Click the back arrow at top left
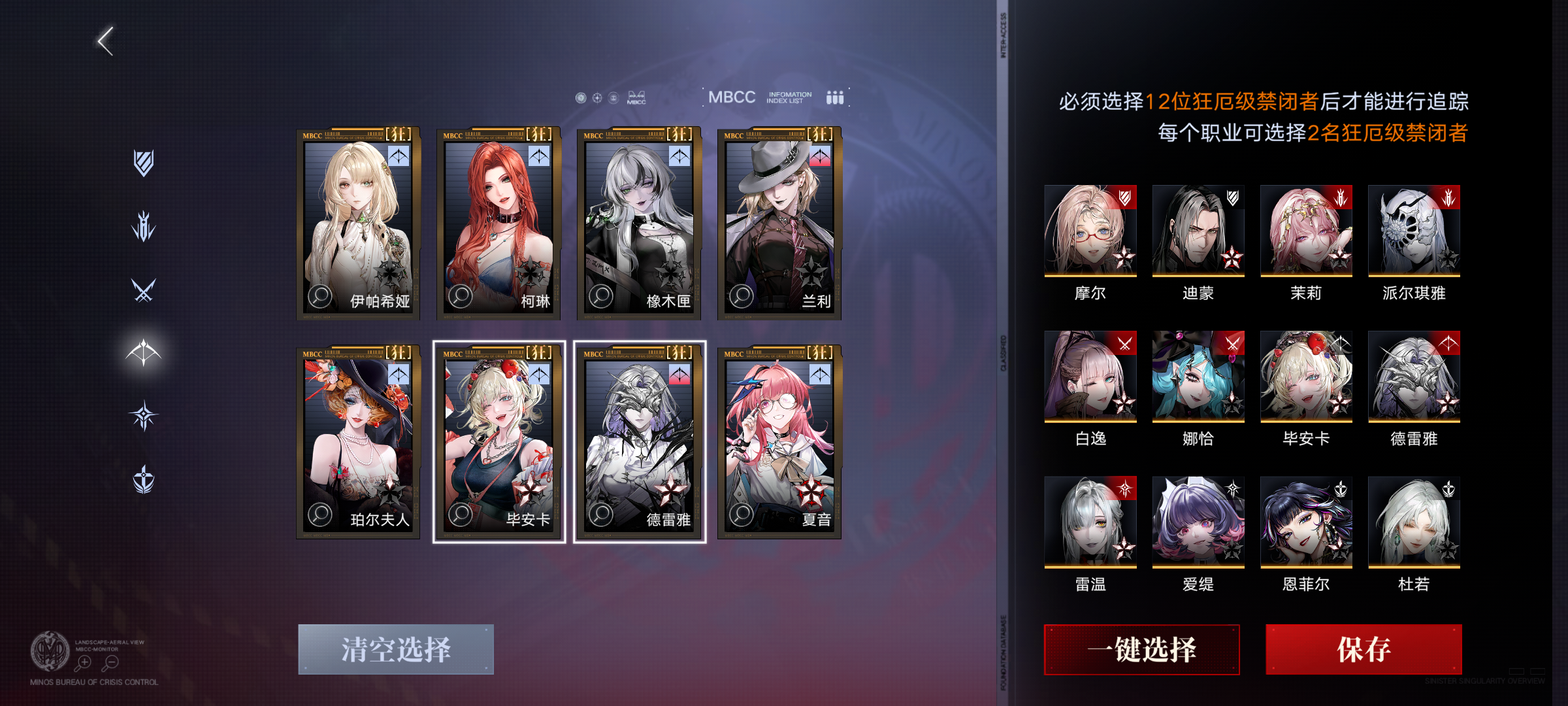The image size is (1568, 706). pos(105,41)
